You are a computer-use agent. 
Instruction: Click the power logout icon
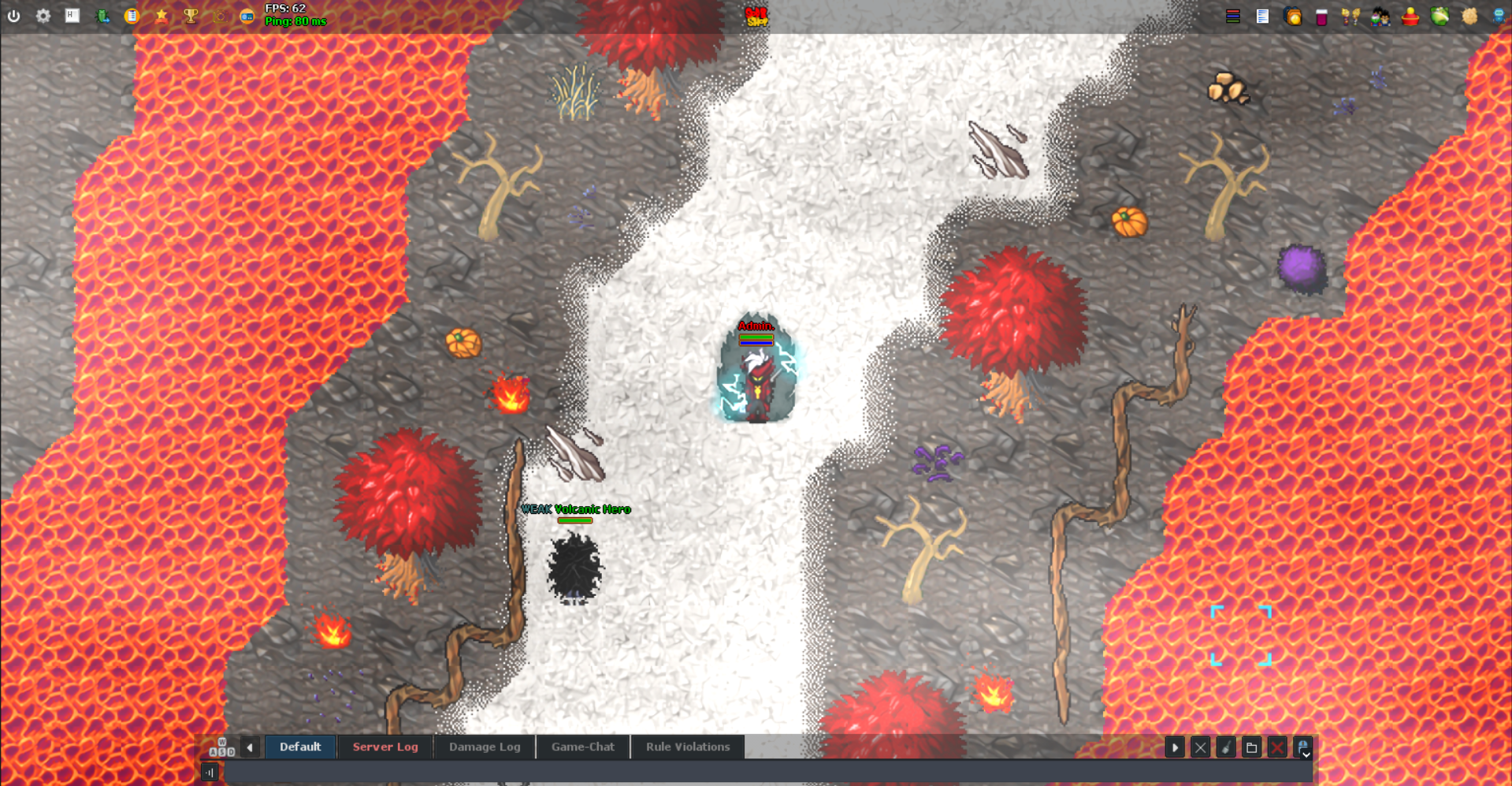(x=14, y=16)
